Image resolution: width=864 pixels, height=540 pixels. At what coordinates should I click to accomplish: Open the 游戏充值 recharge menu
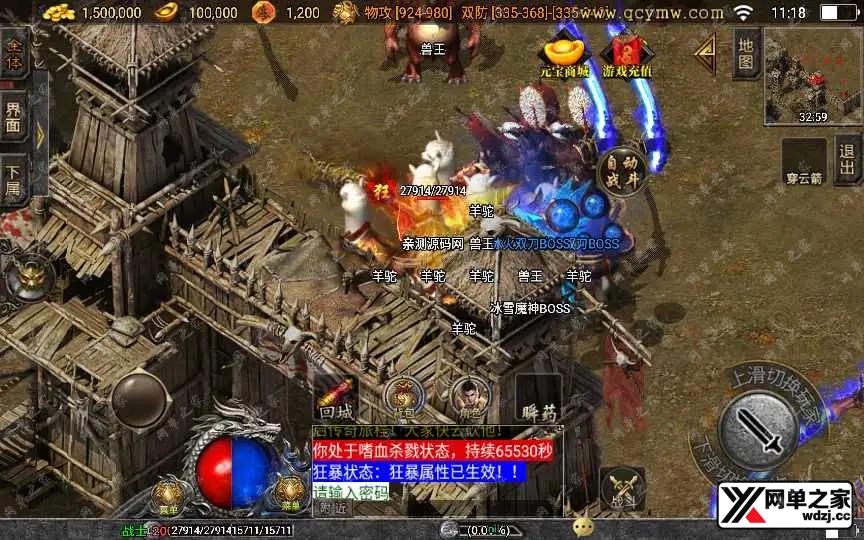tap(627, 57)
